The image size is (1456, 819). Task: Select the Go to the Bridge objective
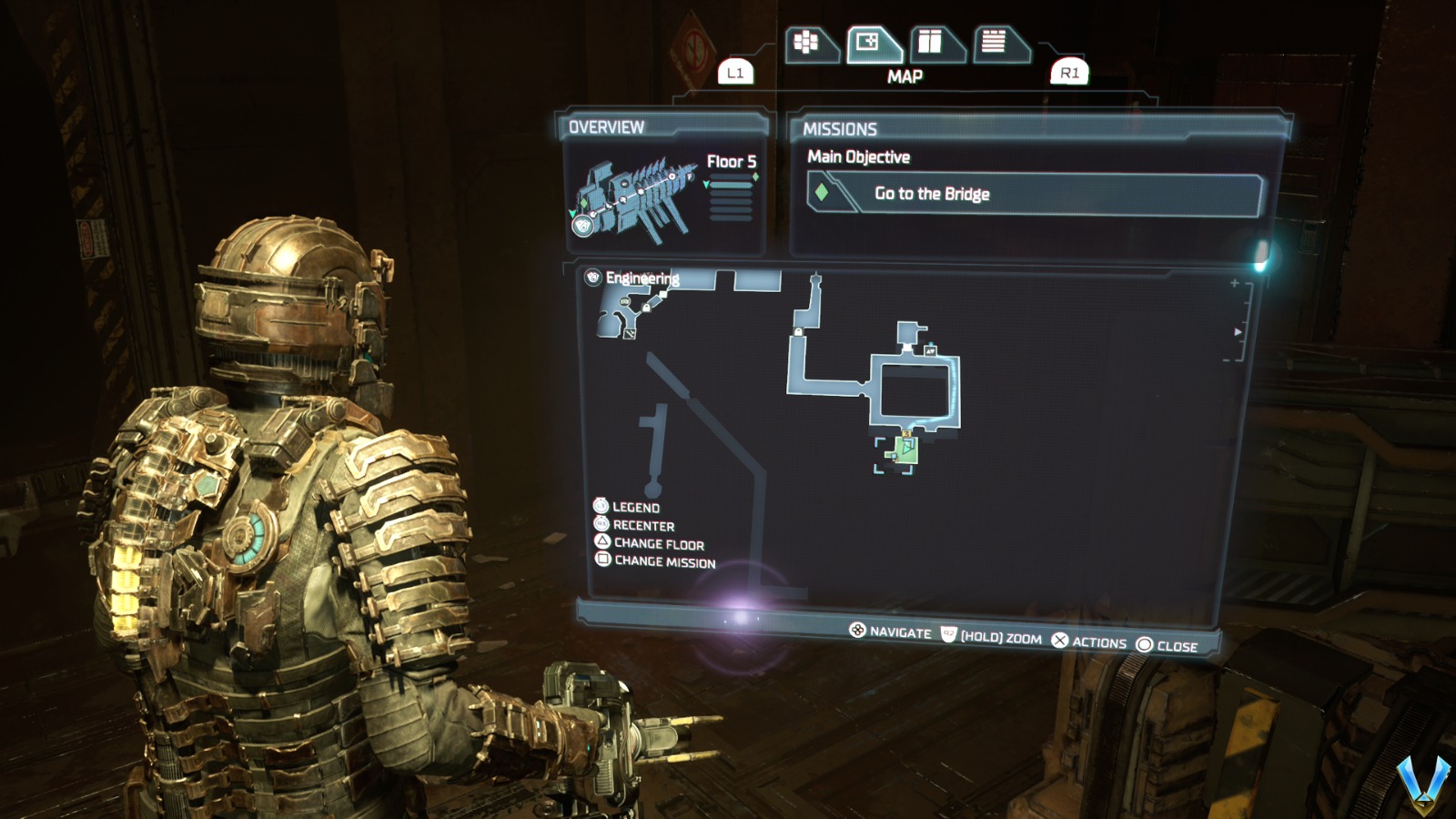(x=932, y=194)
